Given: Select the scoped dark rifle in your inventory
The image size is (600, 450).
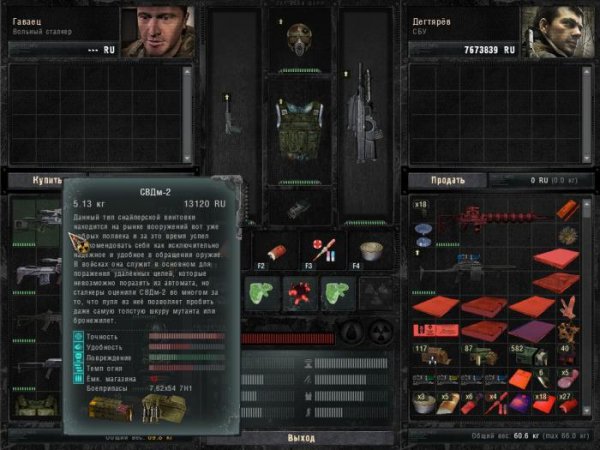Looking at the screenshot, I should click(468, 267).
